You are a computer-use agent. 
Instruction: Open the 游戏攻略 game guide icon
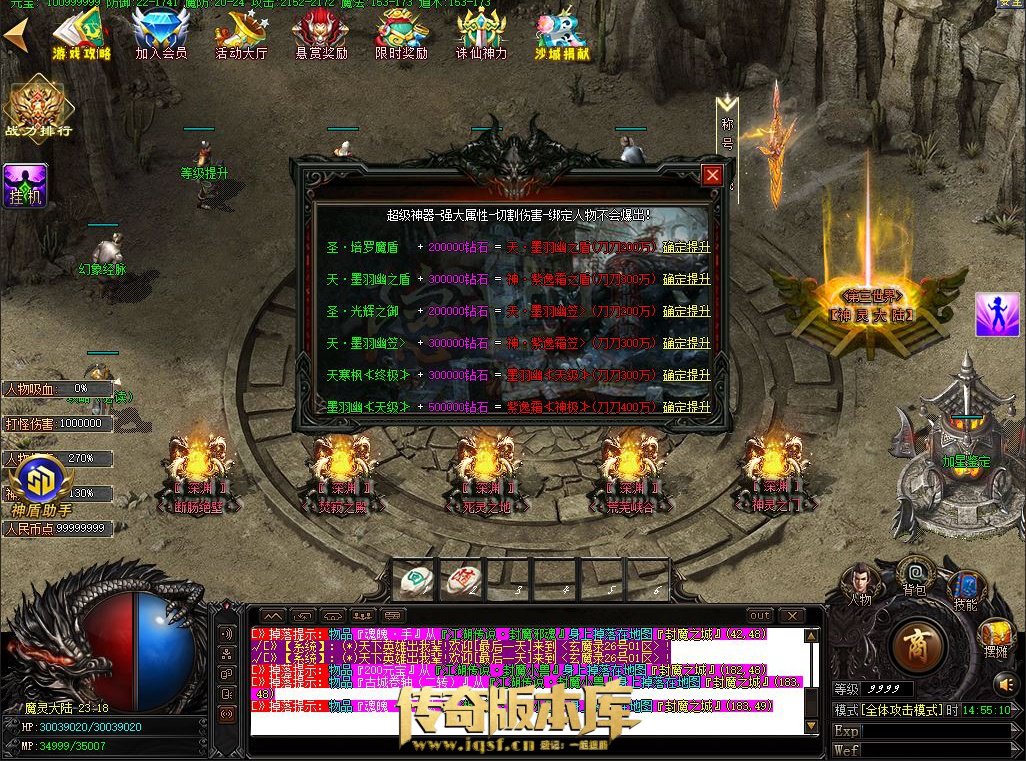(82, 35)
